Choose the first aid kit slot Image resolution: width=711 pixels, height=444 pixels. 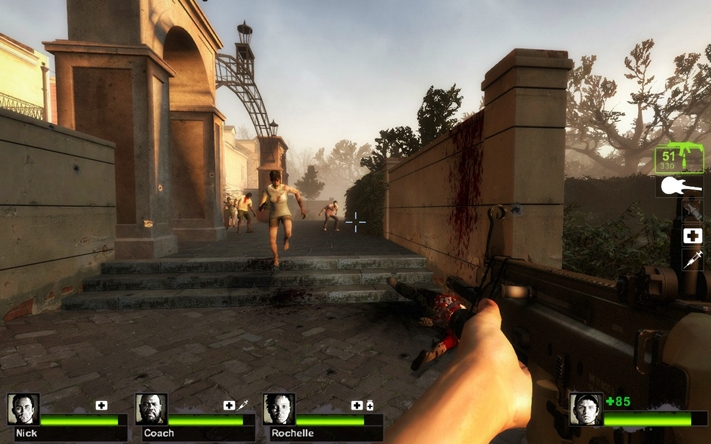tap(692, 236)
